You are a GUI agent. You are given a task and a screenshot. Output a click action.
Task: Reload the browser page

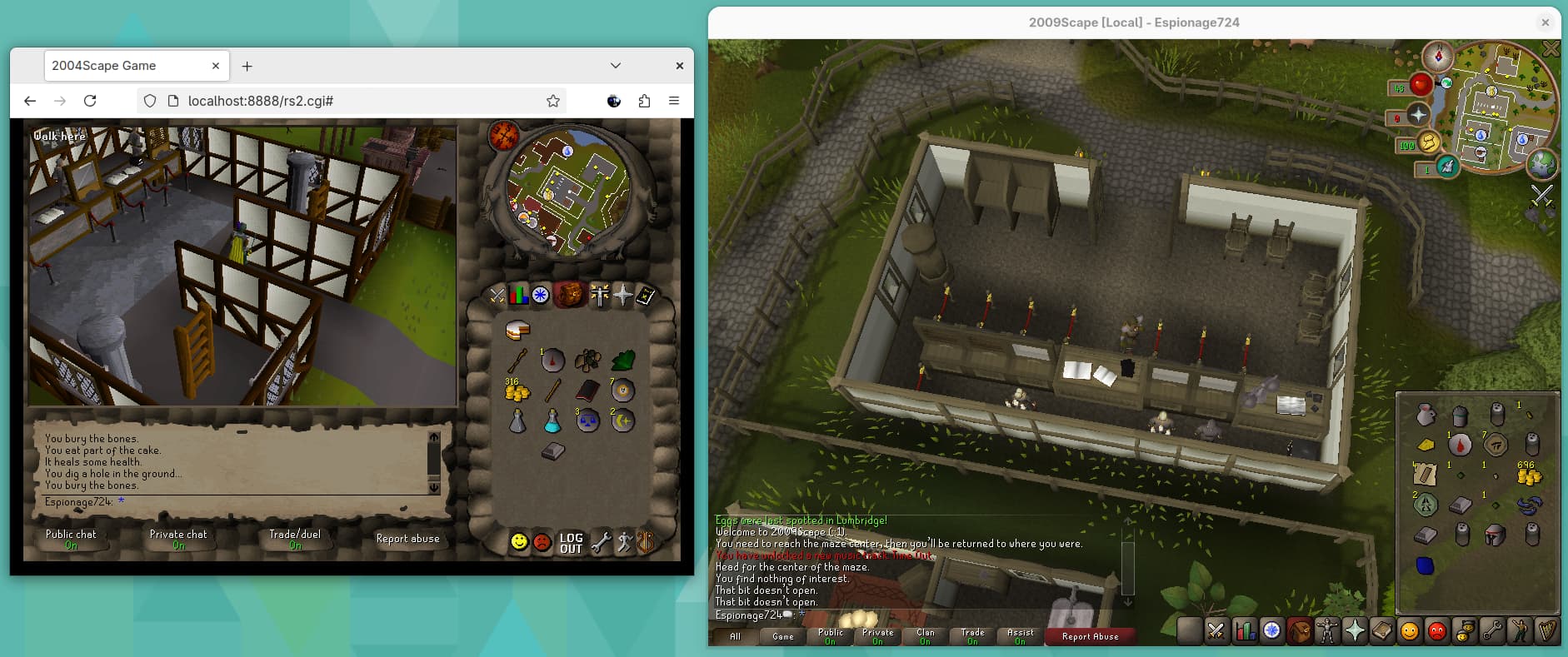point(90,101)
